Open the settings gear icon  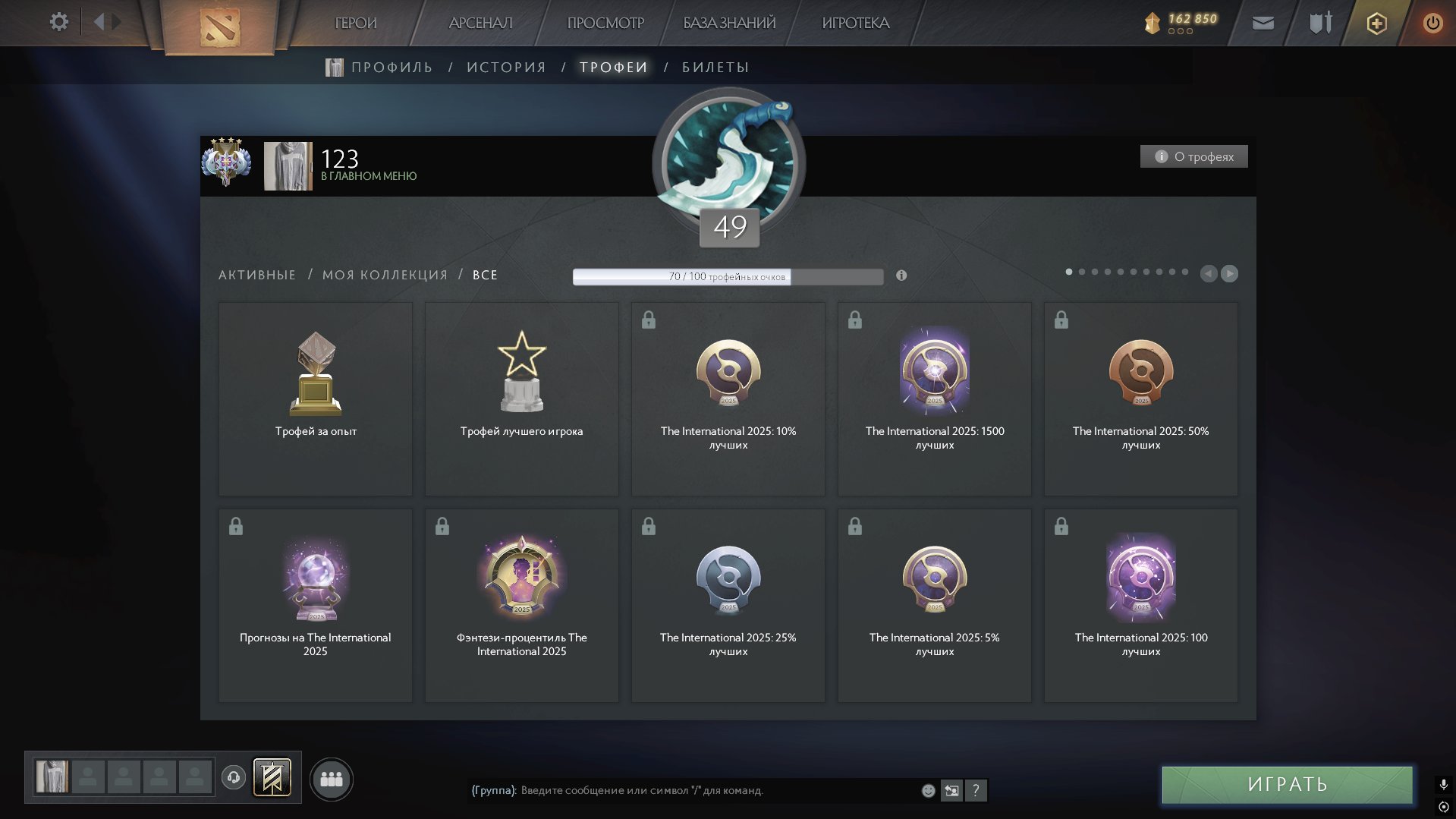click(x=58, y=22)
